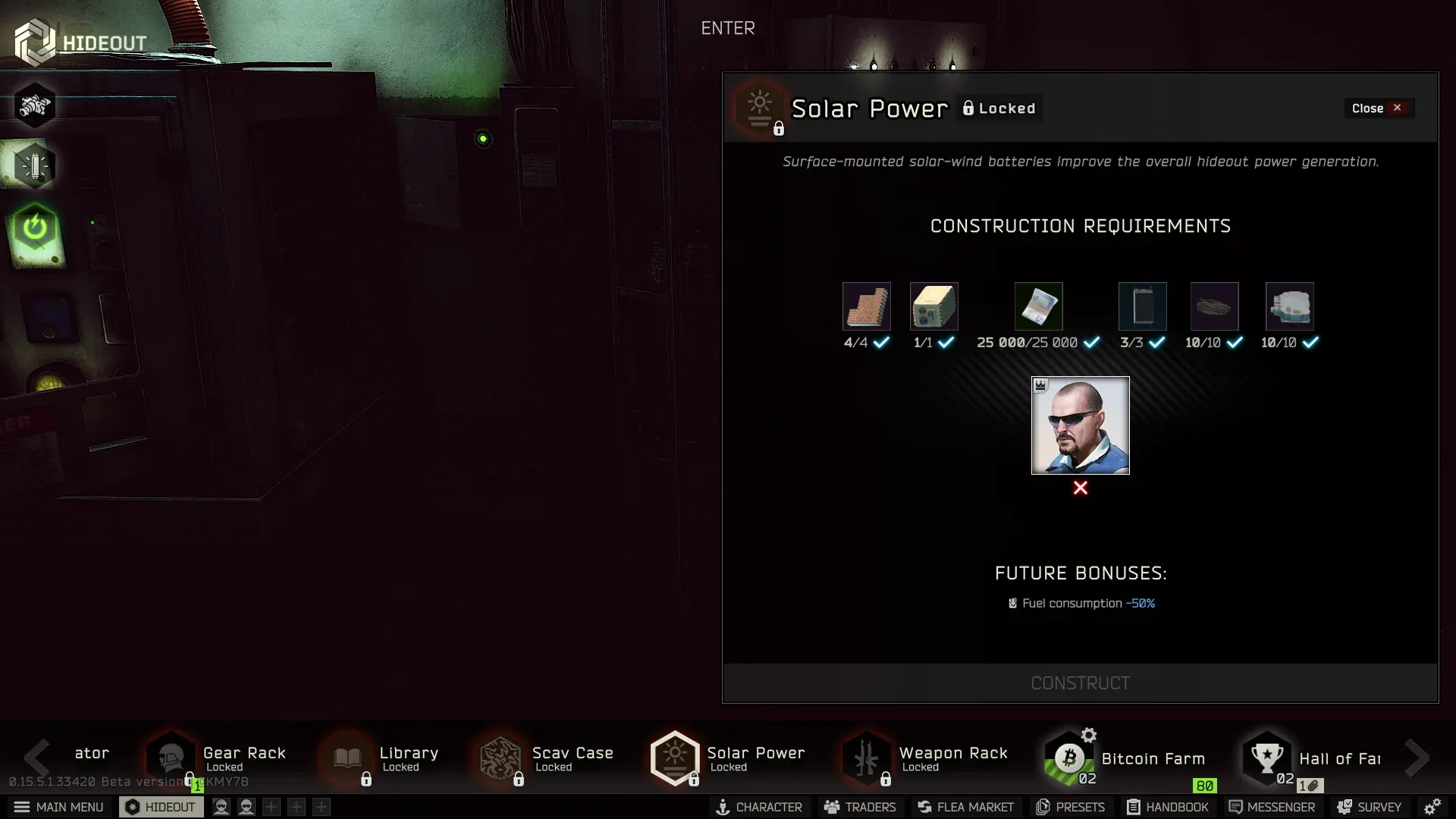Viewport: 1456px width, 819px height.
Task: Click the locked Weapon Rack module icon
Action: tap(865, 758)
